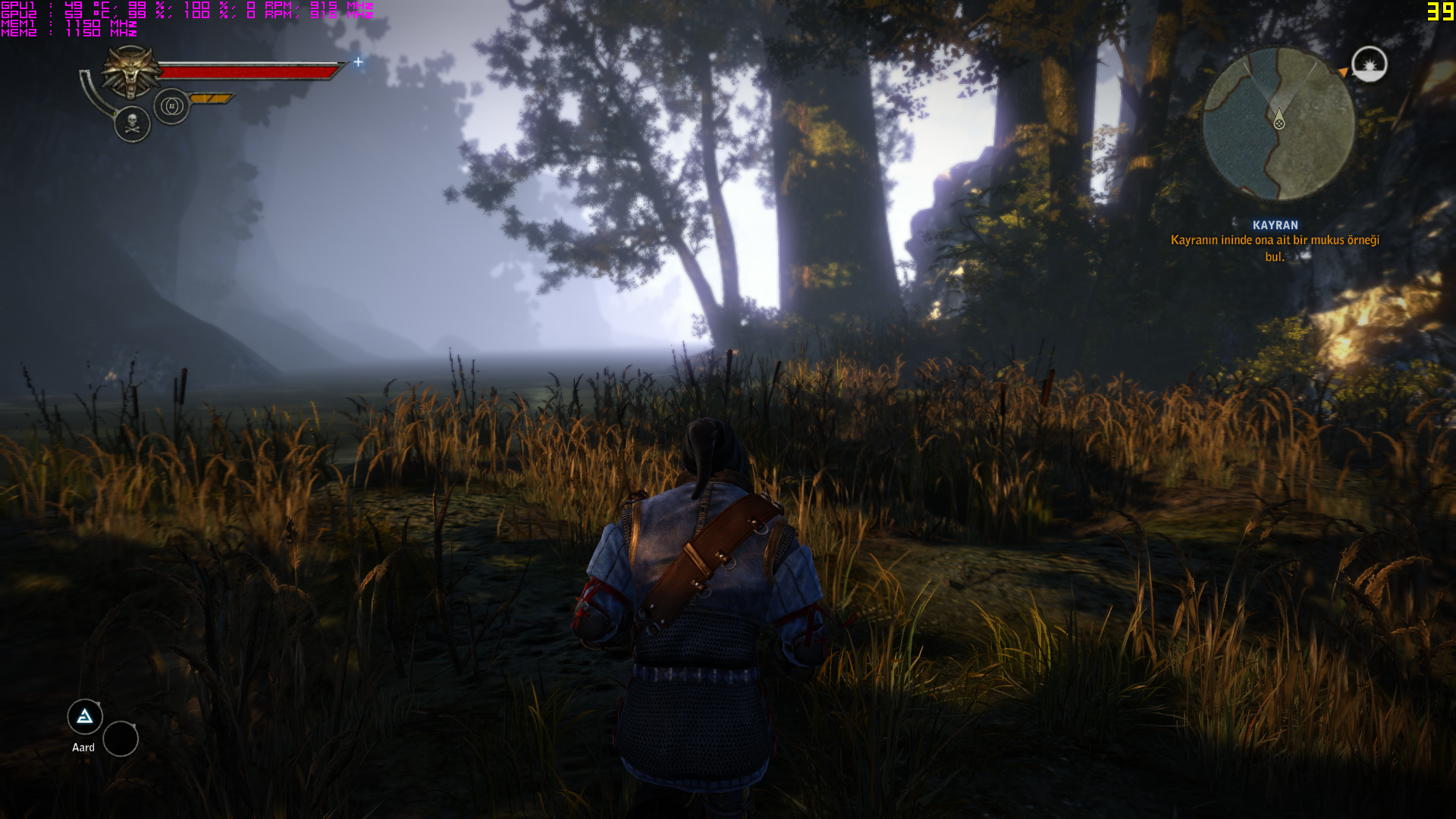This screenshot has width=1456, height=819.
Task: Click the player marker on minimap
Action: 1279,121
